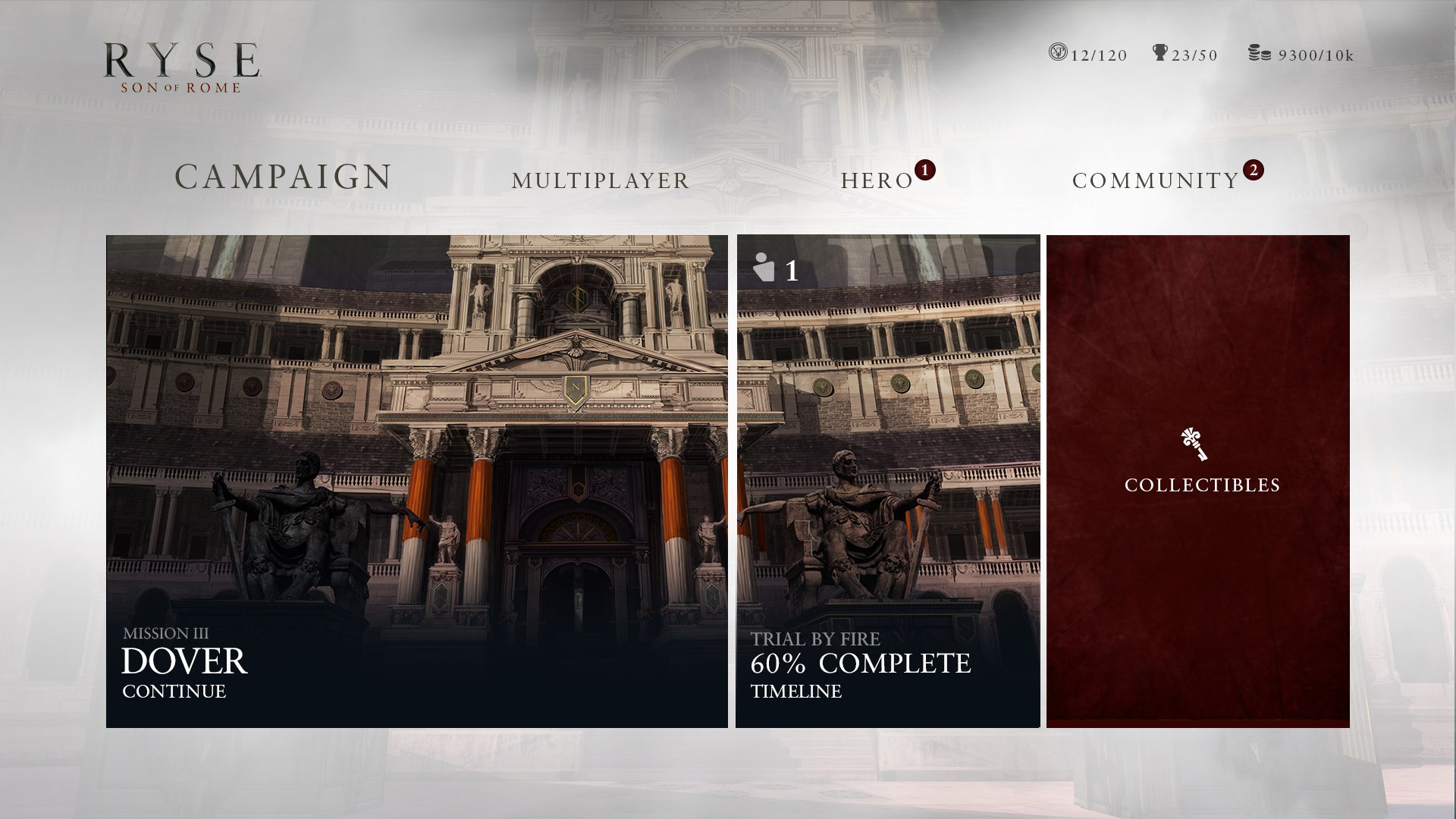Click the Hero notification badge showing 1
Screen dimensions: 1456x819
pos(924,171)
